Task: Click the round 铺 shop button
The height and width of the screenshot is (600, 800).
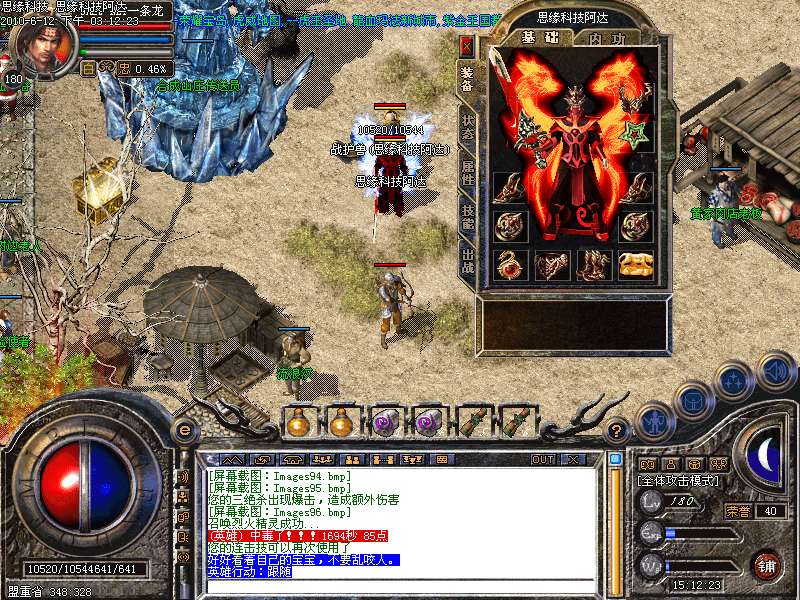Action: click(766, 564)
